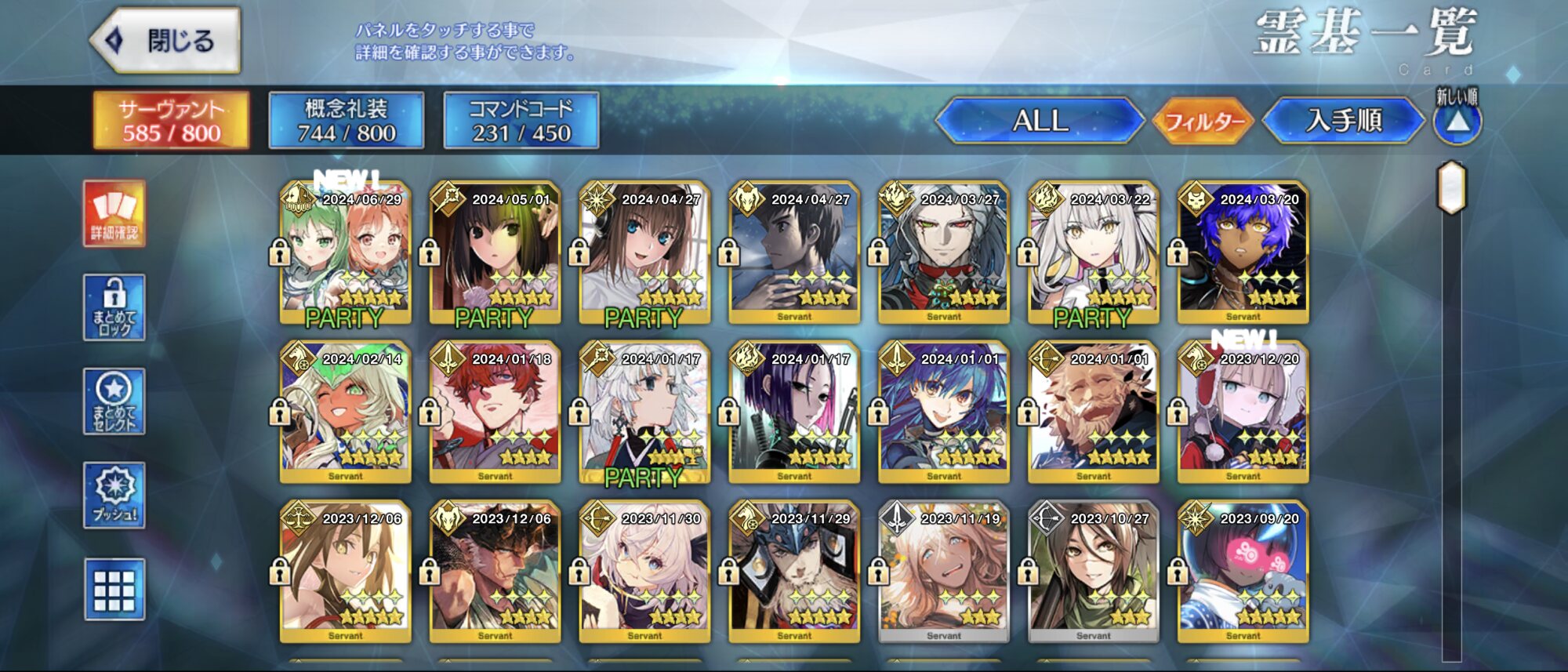
Task: Toggle the ascending/descending arrow button
Action: [1457, 122]
